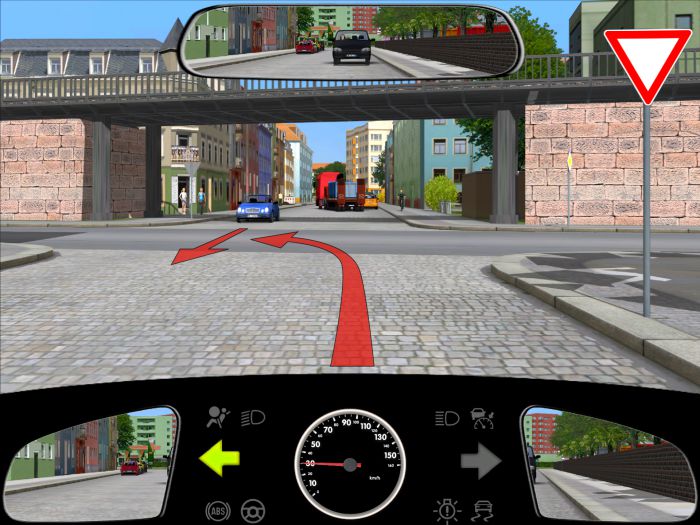Click the ABS warning light icon

[215, 510]
